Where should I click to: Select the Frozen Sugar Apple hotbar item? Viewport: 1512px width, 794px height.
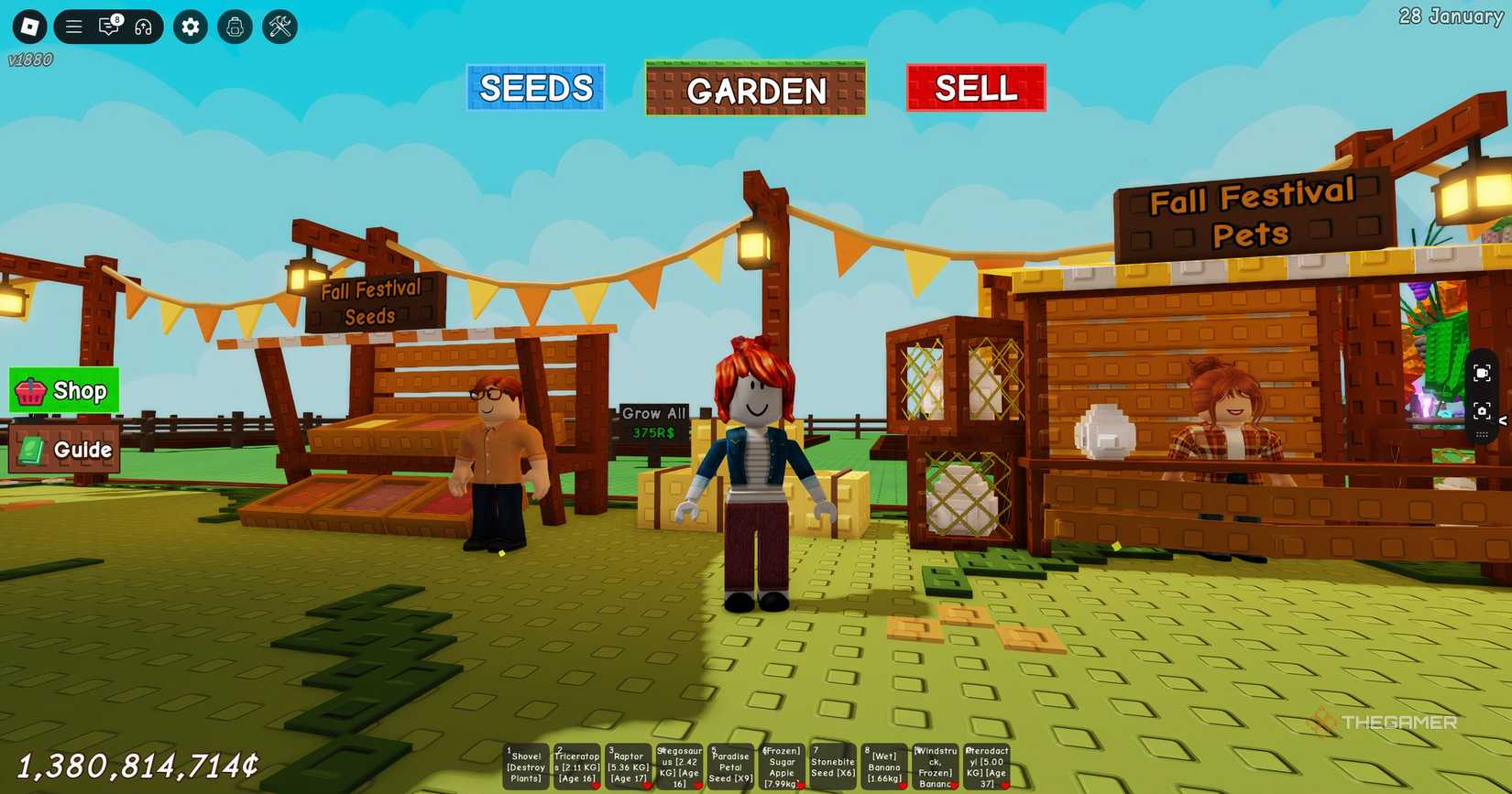[x=782, y=765]
